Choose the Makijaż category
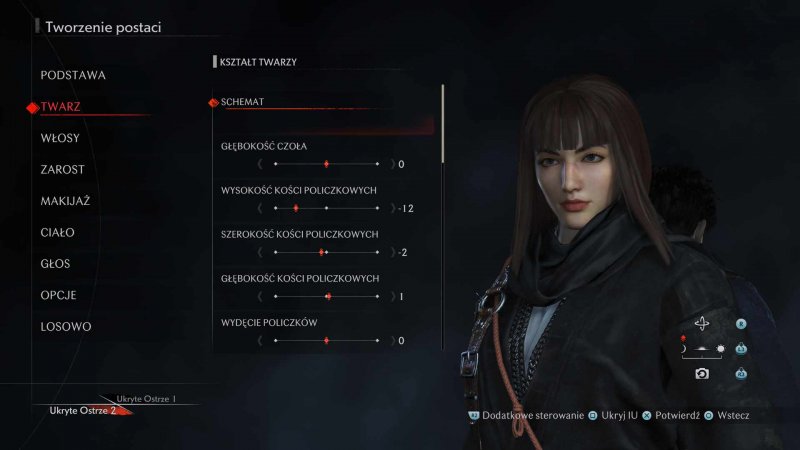 [x=65, y=201]
